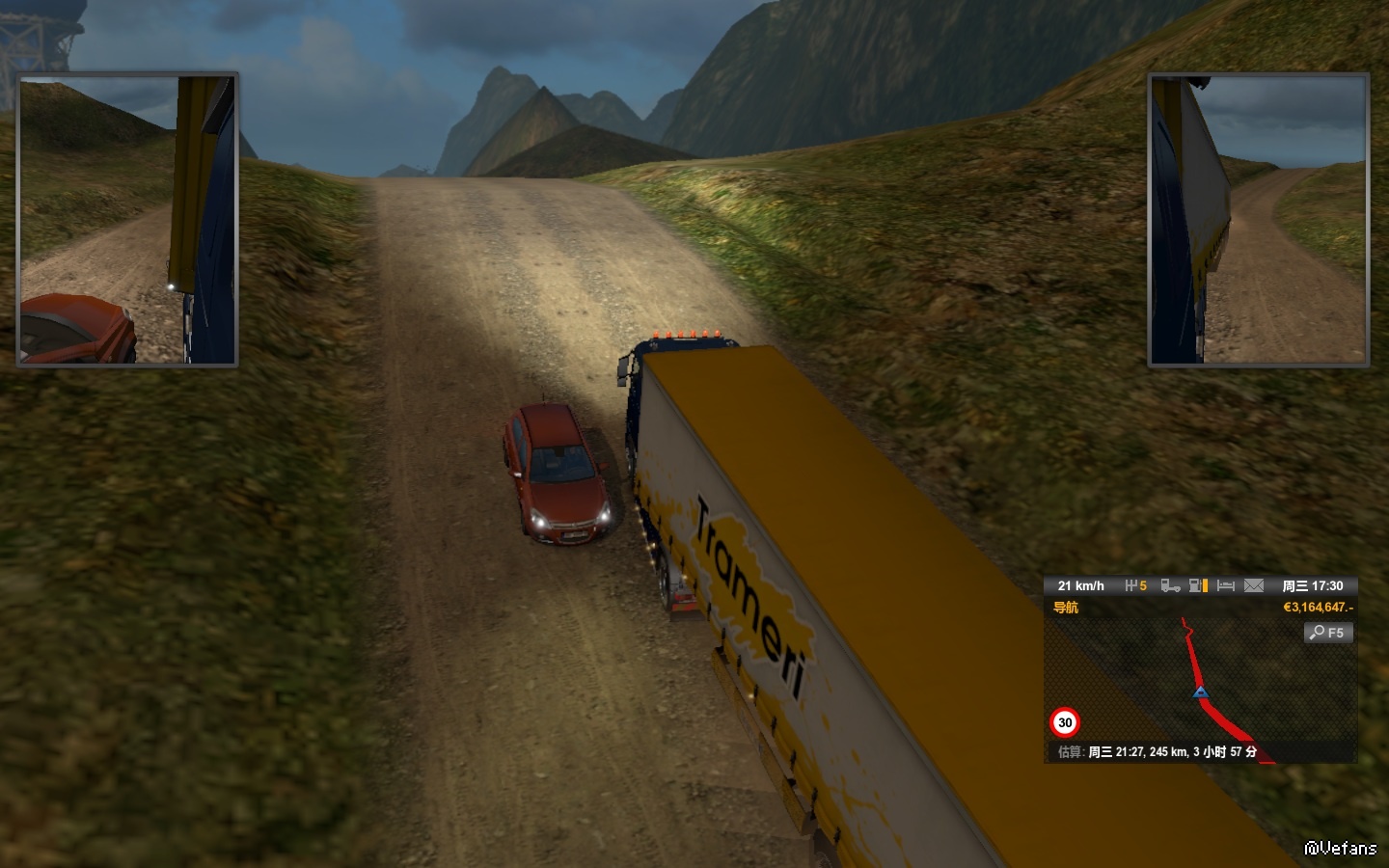Click the blue truck position marker on map
This screenshot has width=1389, height=868.
1200,692
